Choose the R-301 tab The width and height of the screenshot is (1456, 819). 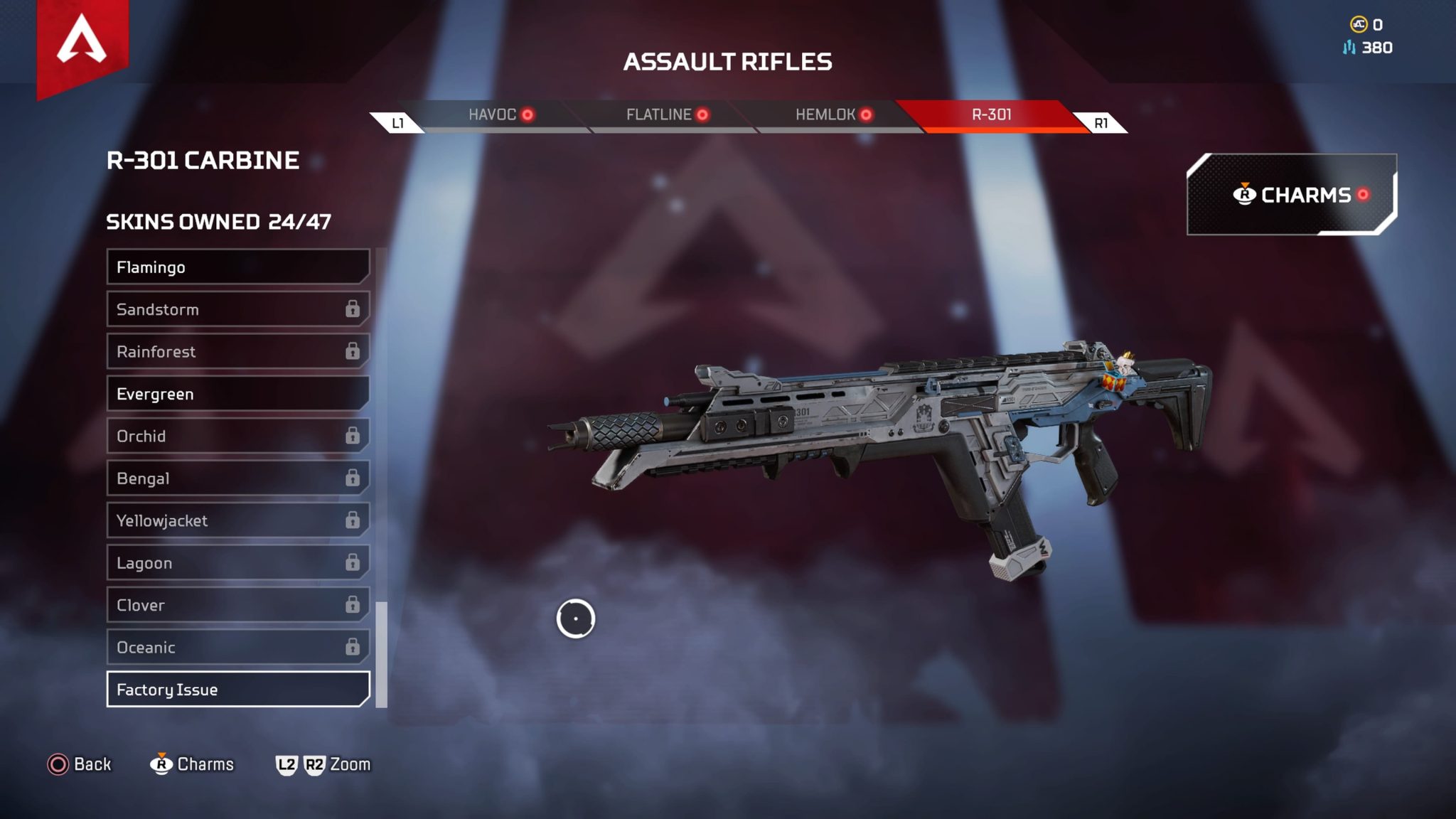991,115
